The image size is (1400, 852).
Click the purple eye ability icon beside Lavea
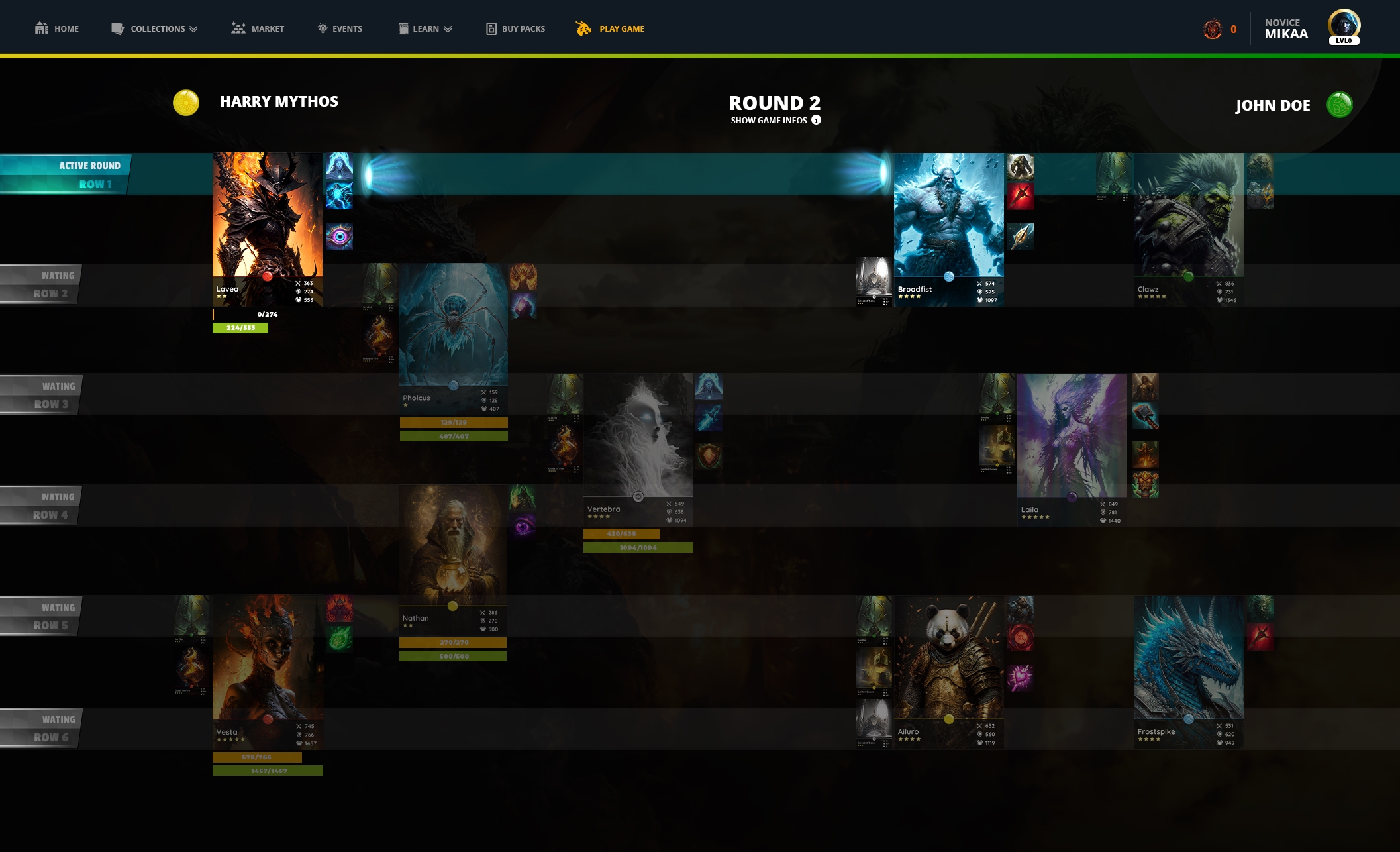point(339,237)
